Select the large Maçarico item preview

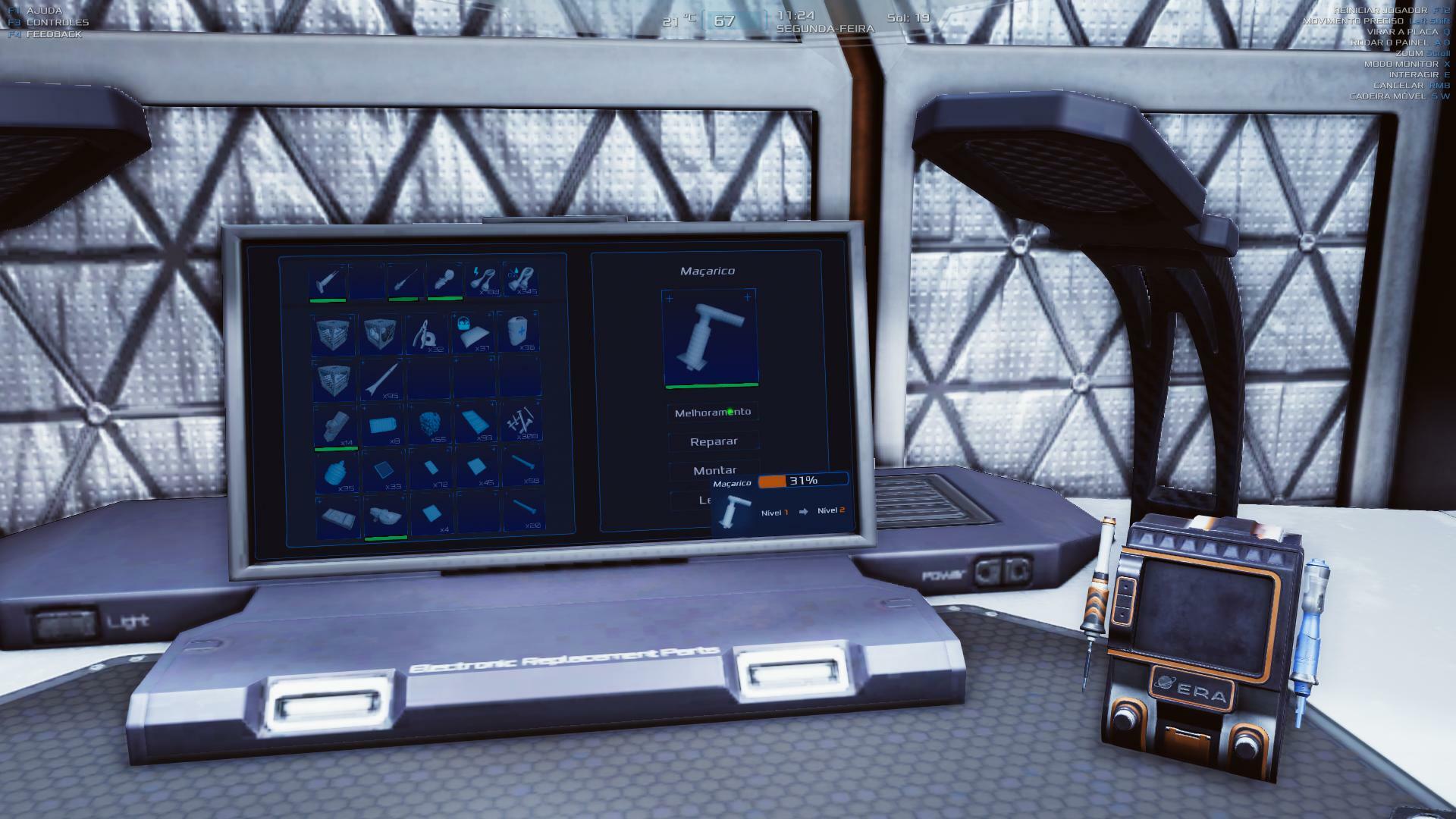[x=711, y=338]
